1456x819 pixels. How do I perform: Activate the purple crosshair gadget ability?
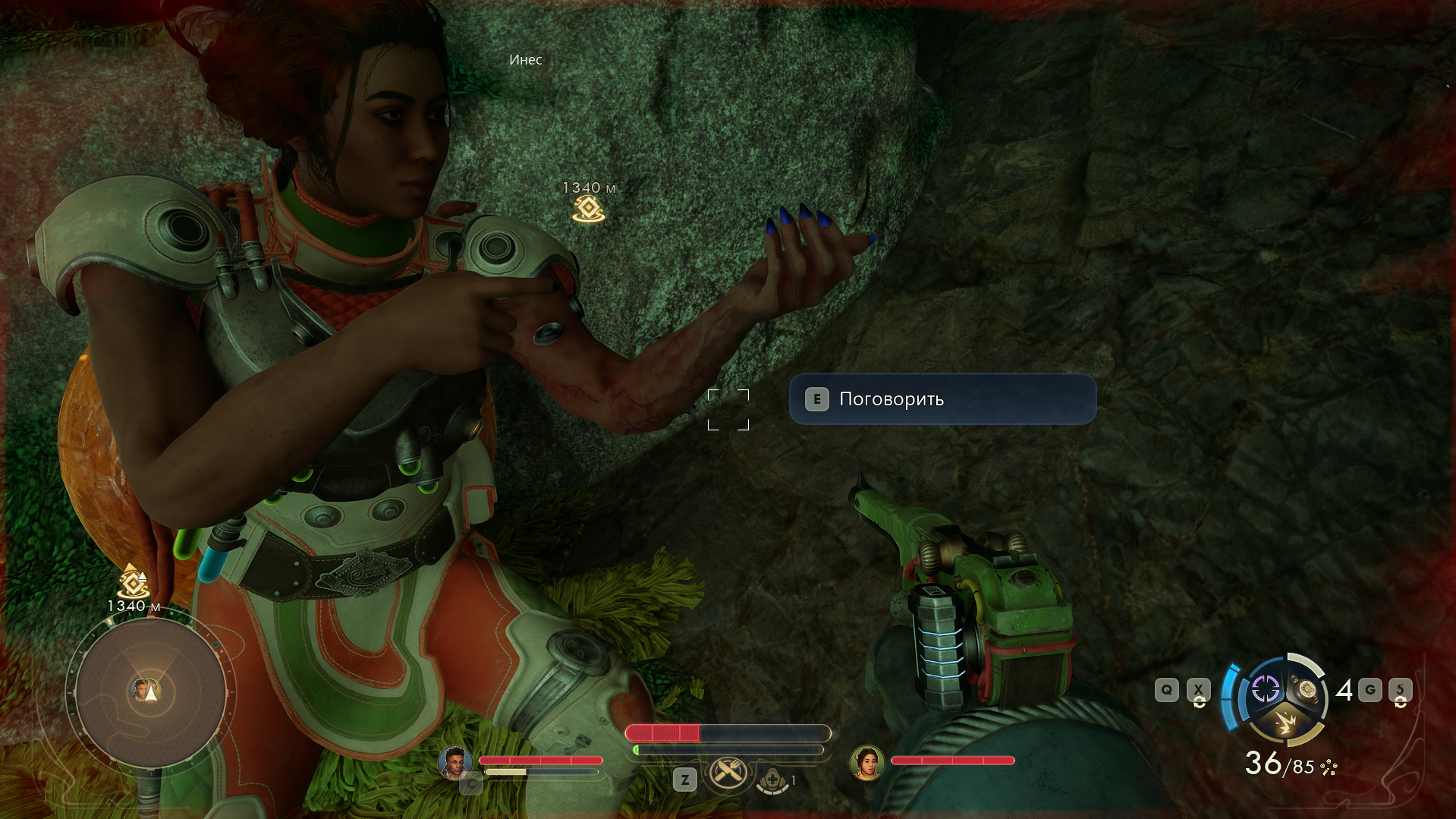[x=1265, y=689]
